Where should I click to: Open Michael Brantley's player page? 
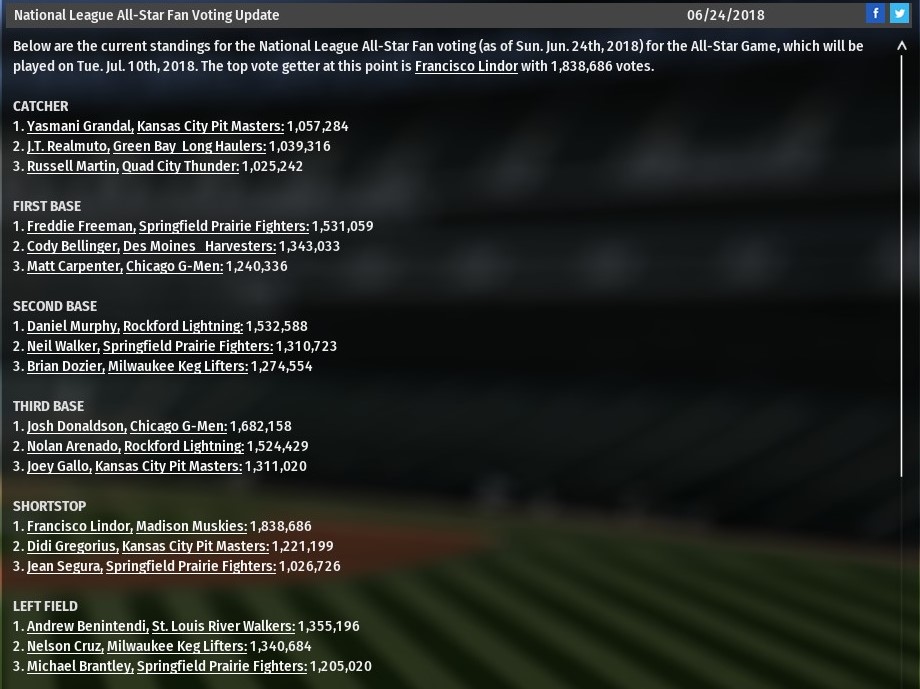tap(79, 666)
